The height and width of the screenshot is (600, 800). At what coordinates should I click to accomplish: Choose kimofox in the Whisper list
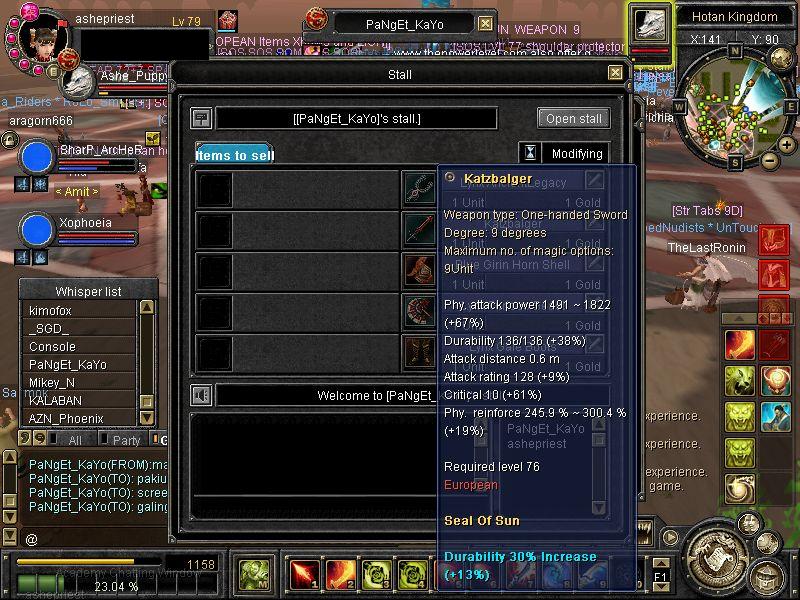tap(78, 311)
